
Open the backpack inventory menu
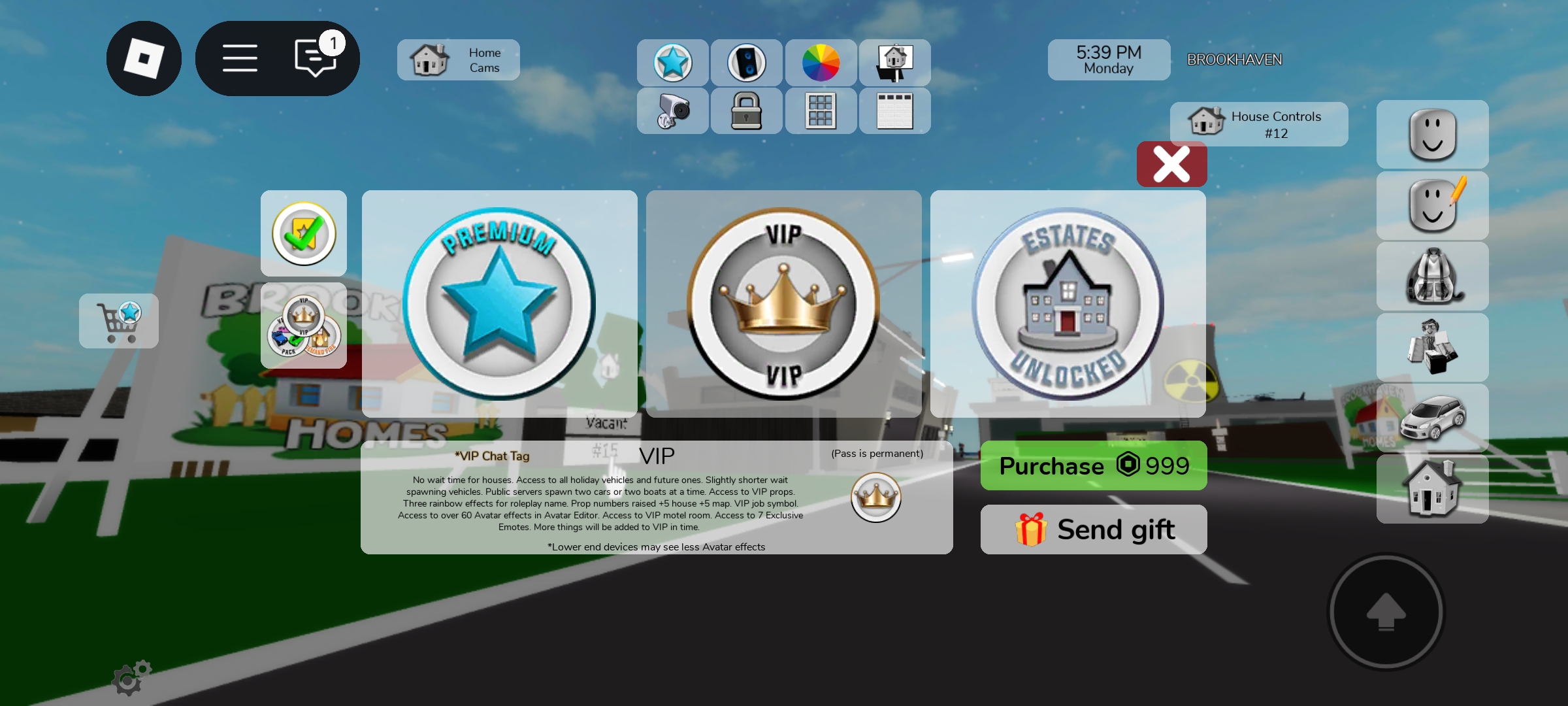click(1432, 277)
